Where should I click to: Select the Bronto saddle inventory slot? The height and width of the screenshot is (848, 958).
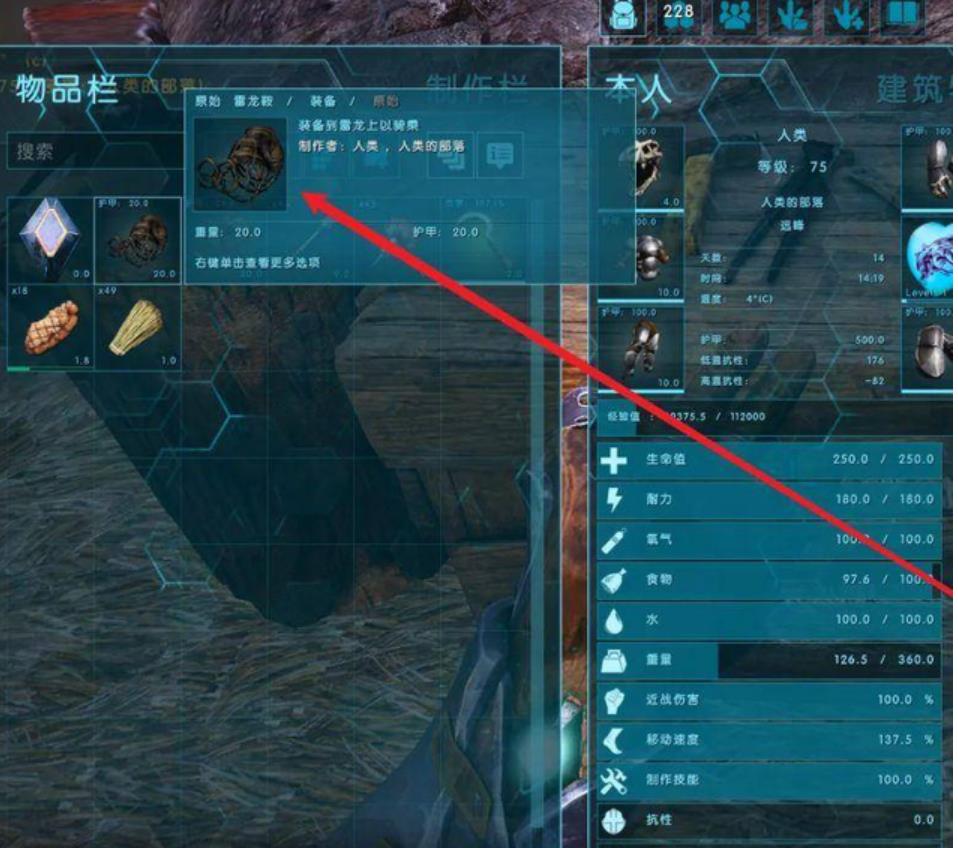[x=138, y=240]
